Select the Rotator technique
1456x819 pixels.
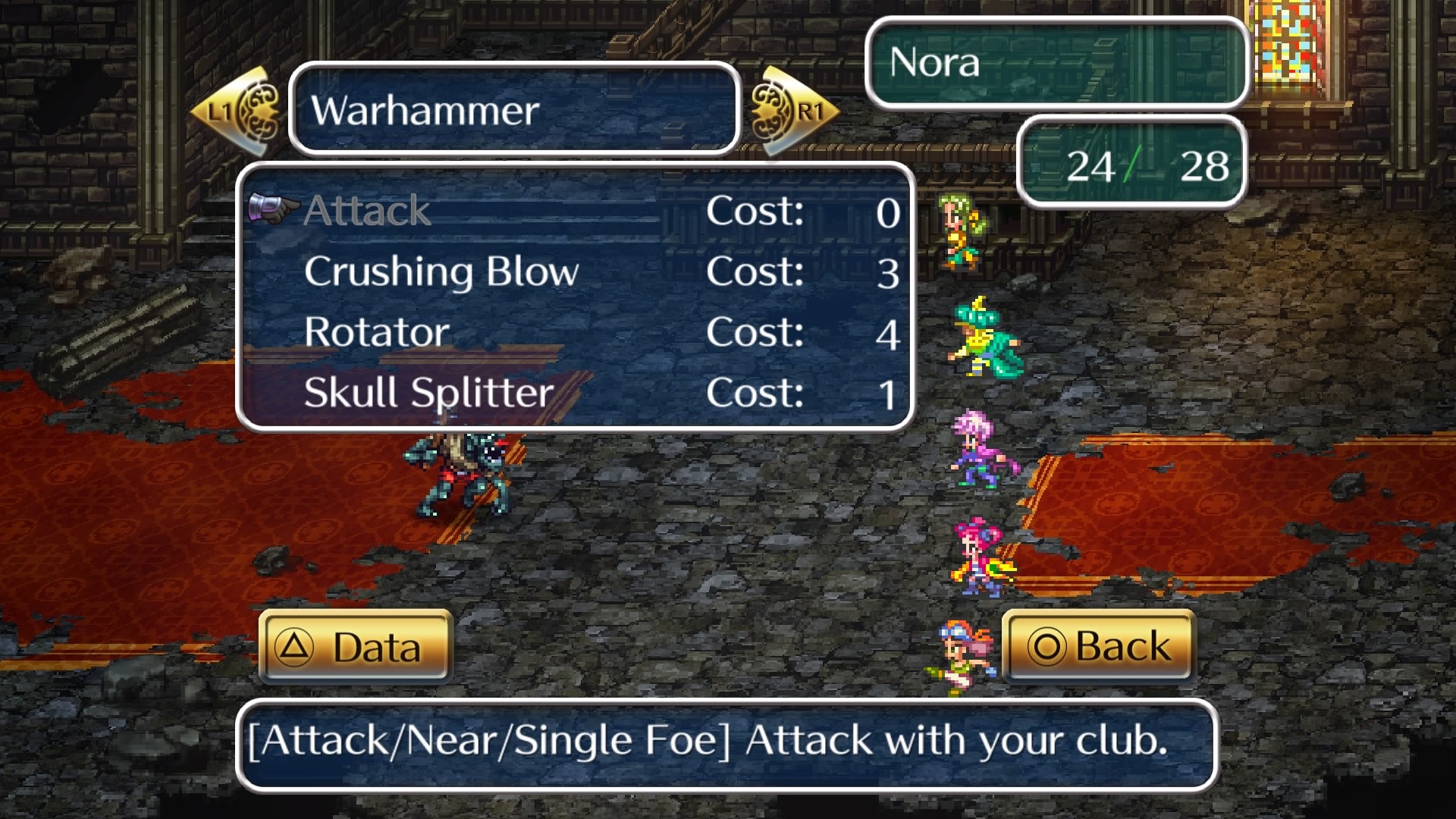point(377,332)
